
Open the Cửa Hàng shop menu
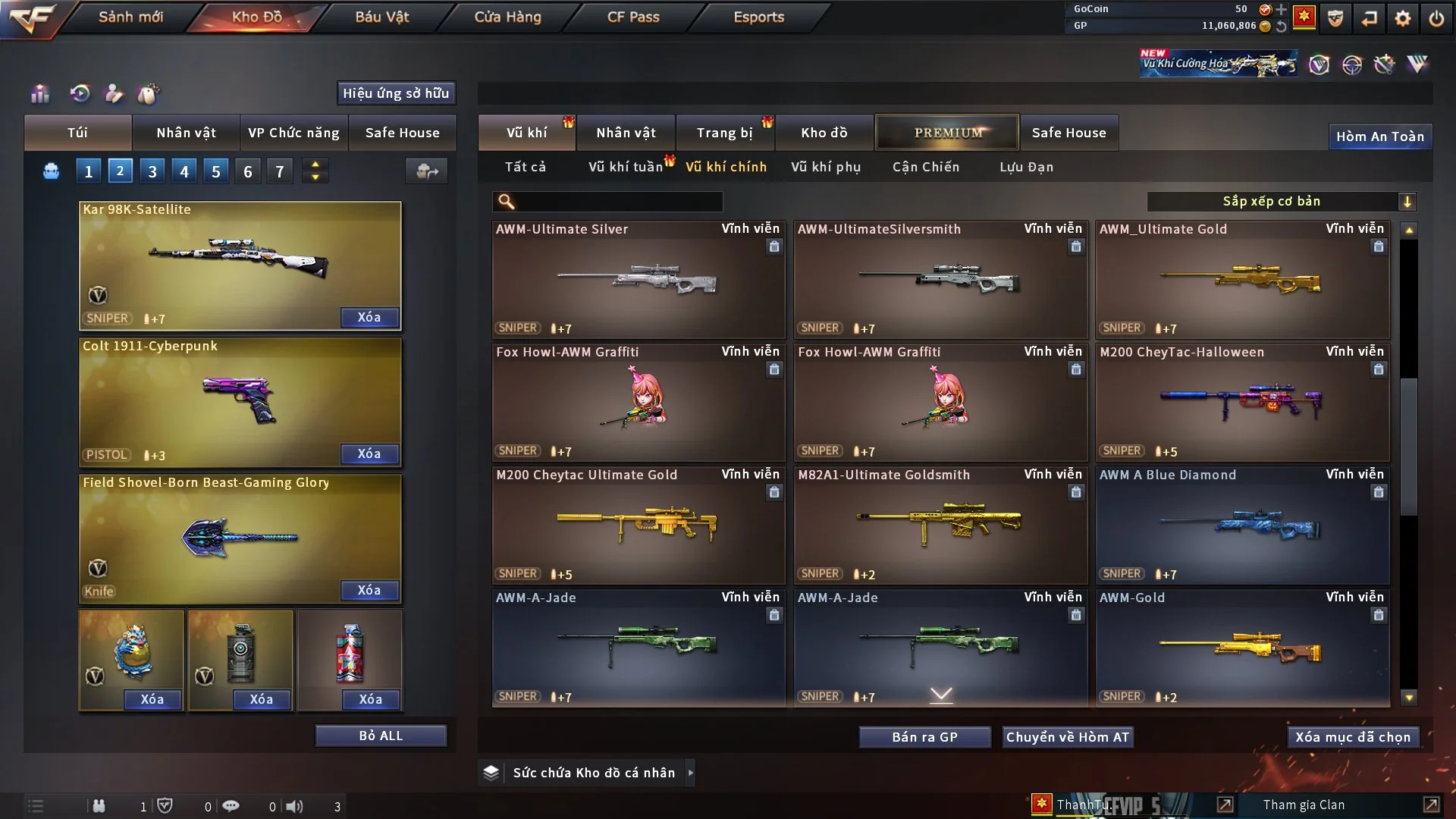(507, 17)
